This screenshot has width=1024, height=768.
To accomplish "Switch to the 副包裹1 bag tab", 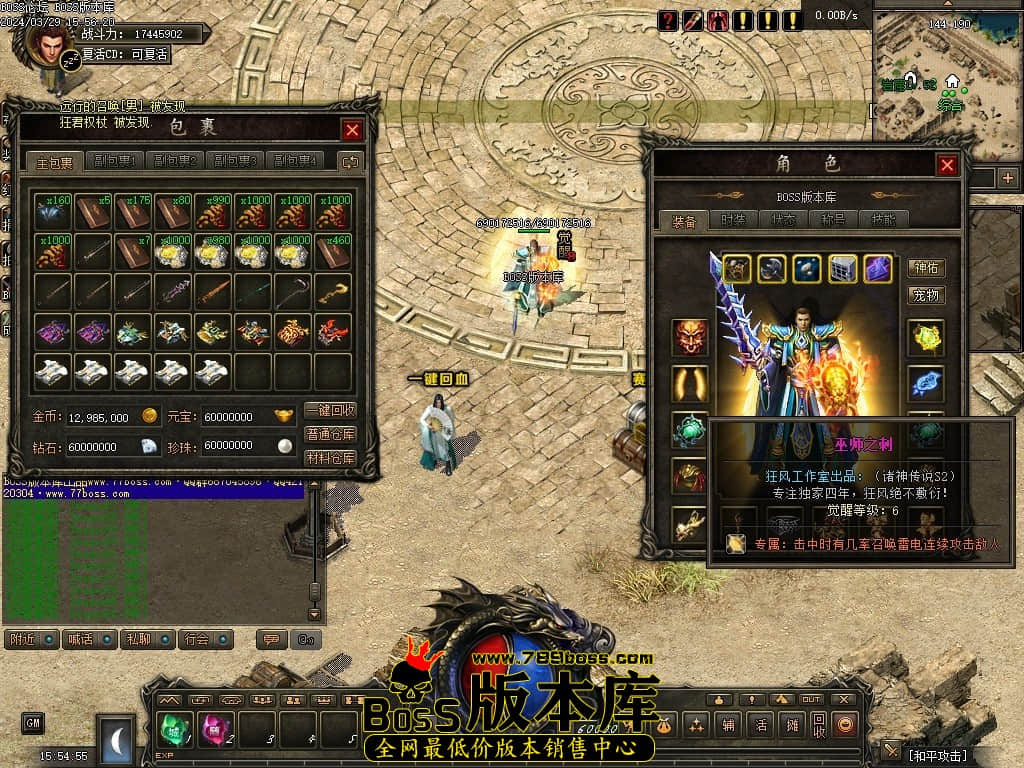I will 114,161.
